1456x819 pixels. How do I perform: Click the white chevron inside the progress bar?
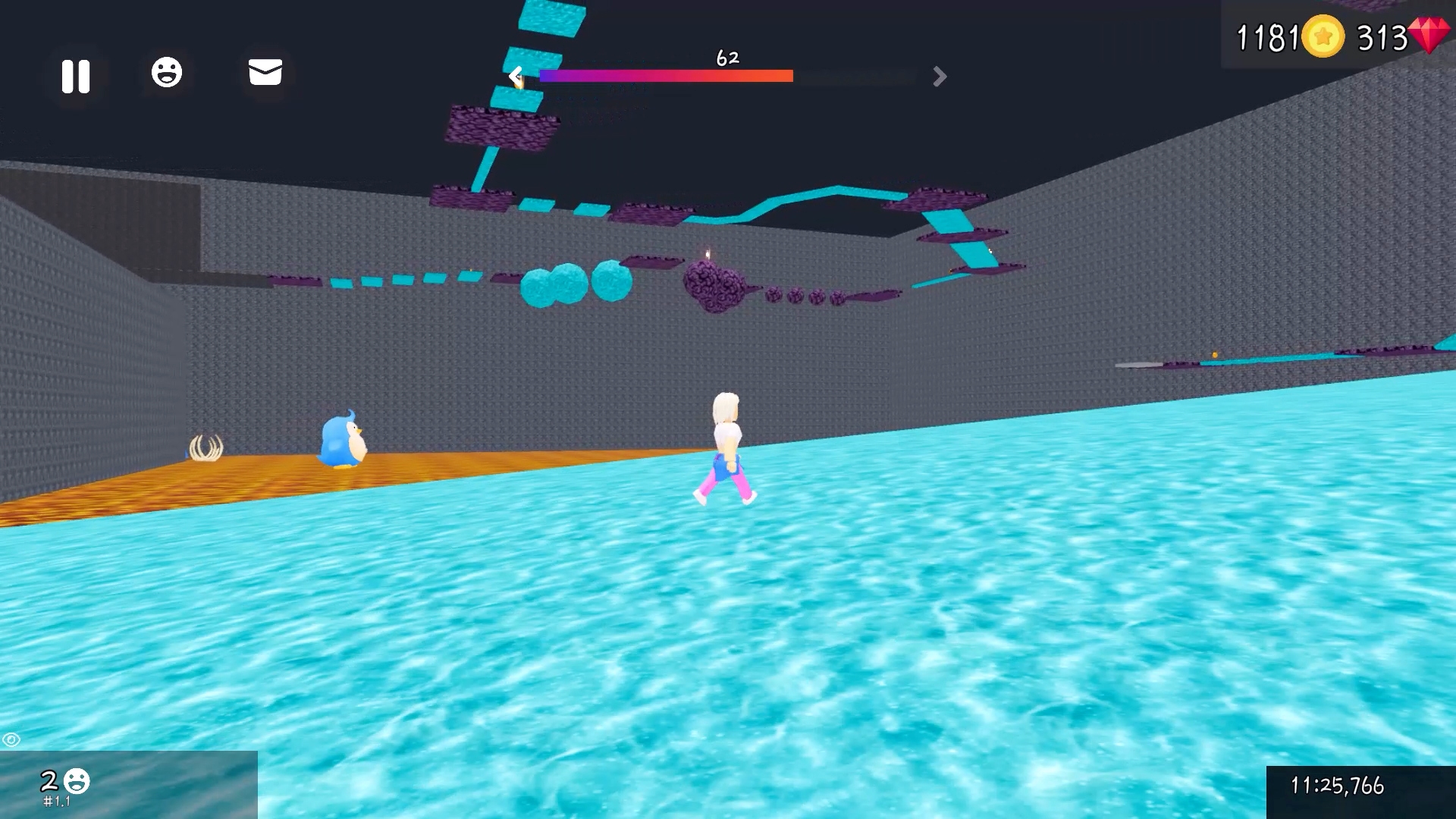click(516, 76)
